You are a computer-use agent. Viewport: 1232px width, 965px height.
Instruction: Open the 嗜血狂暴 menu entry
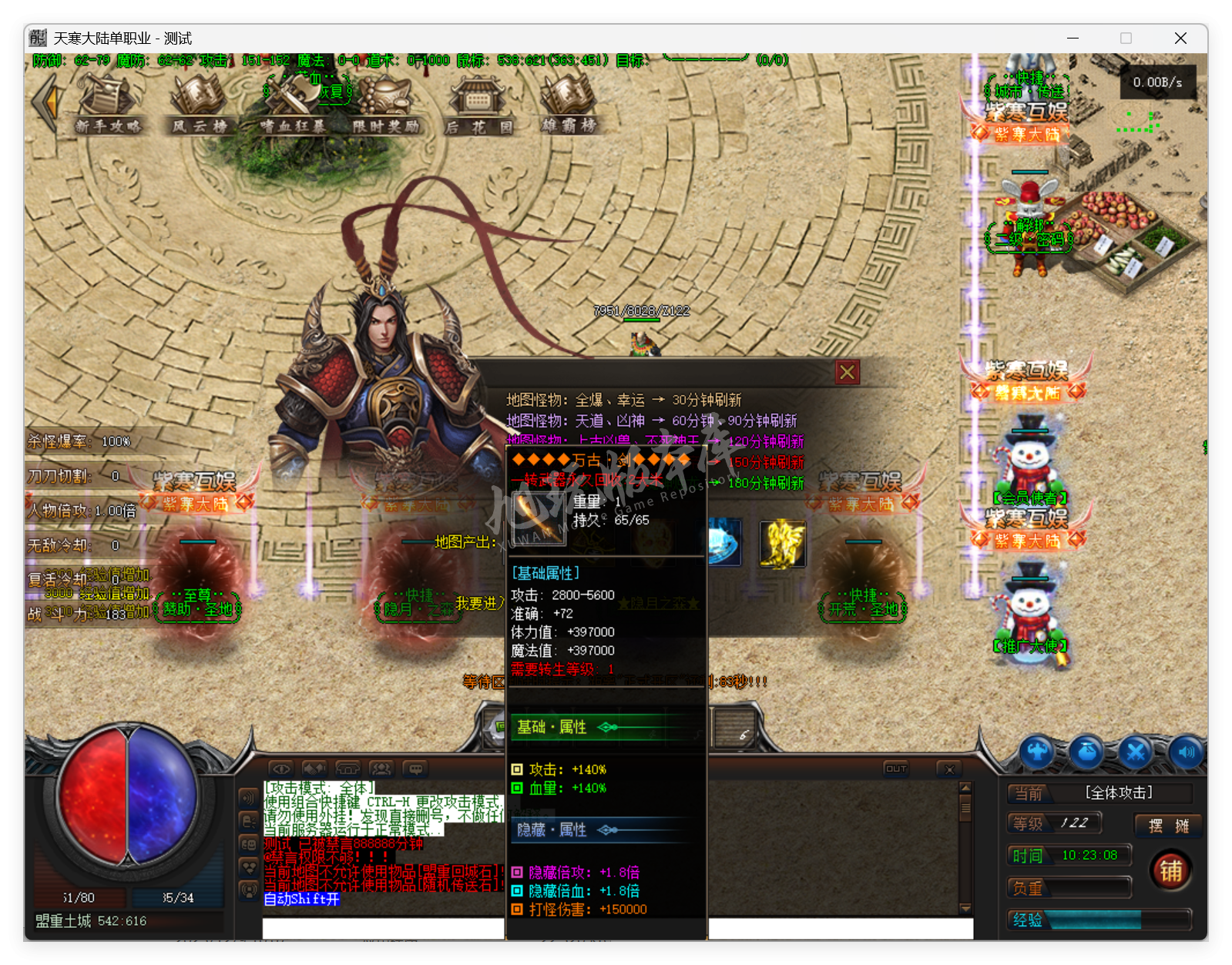pyautogui.click(x=293, y=108)
